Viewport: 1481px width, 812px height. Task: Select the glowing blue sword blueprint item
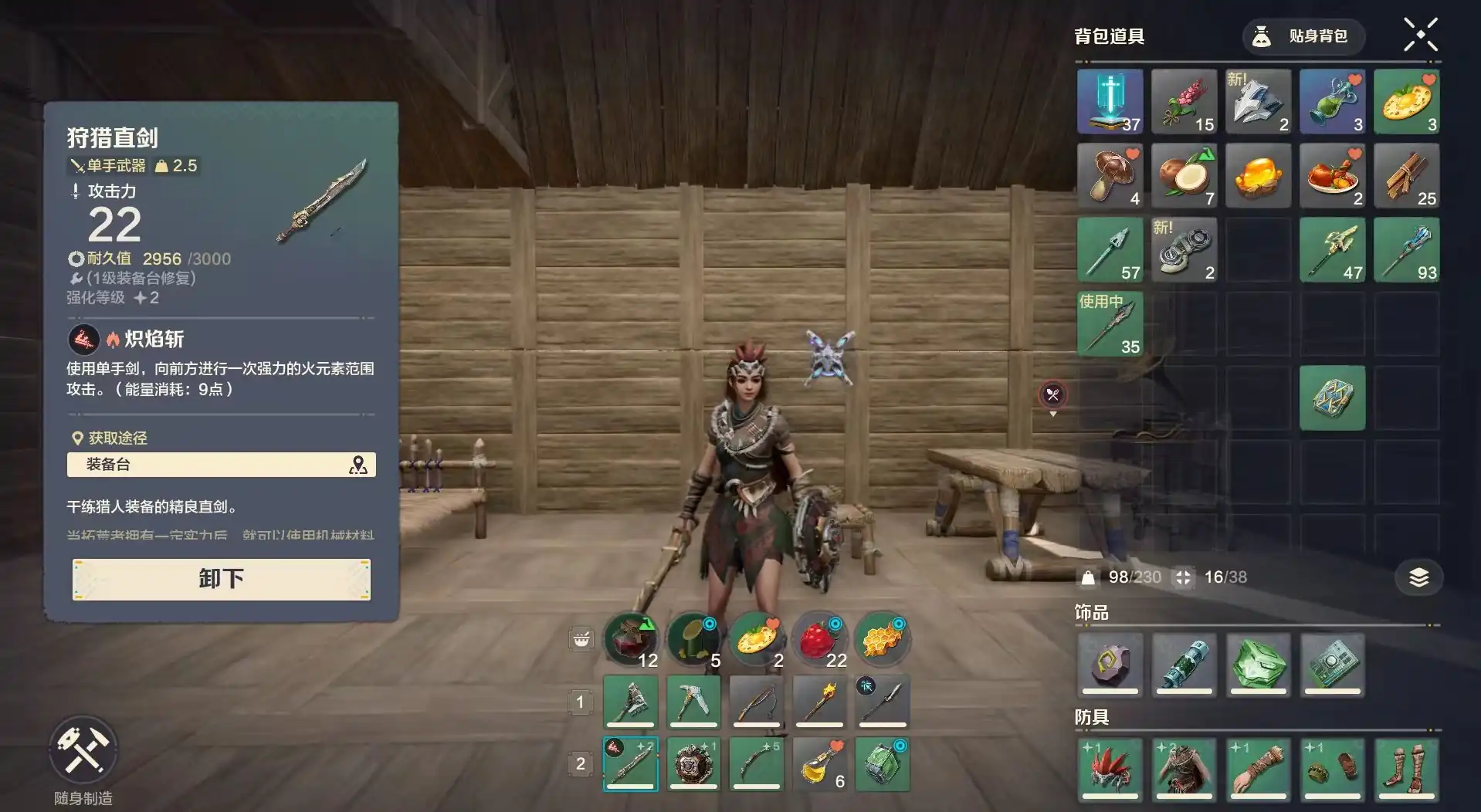[1110, 101]
